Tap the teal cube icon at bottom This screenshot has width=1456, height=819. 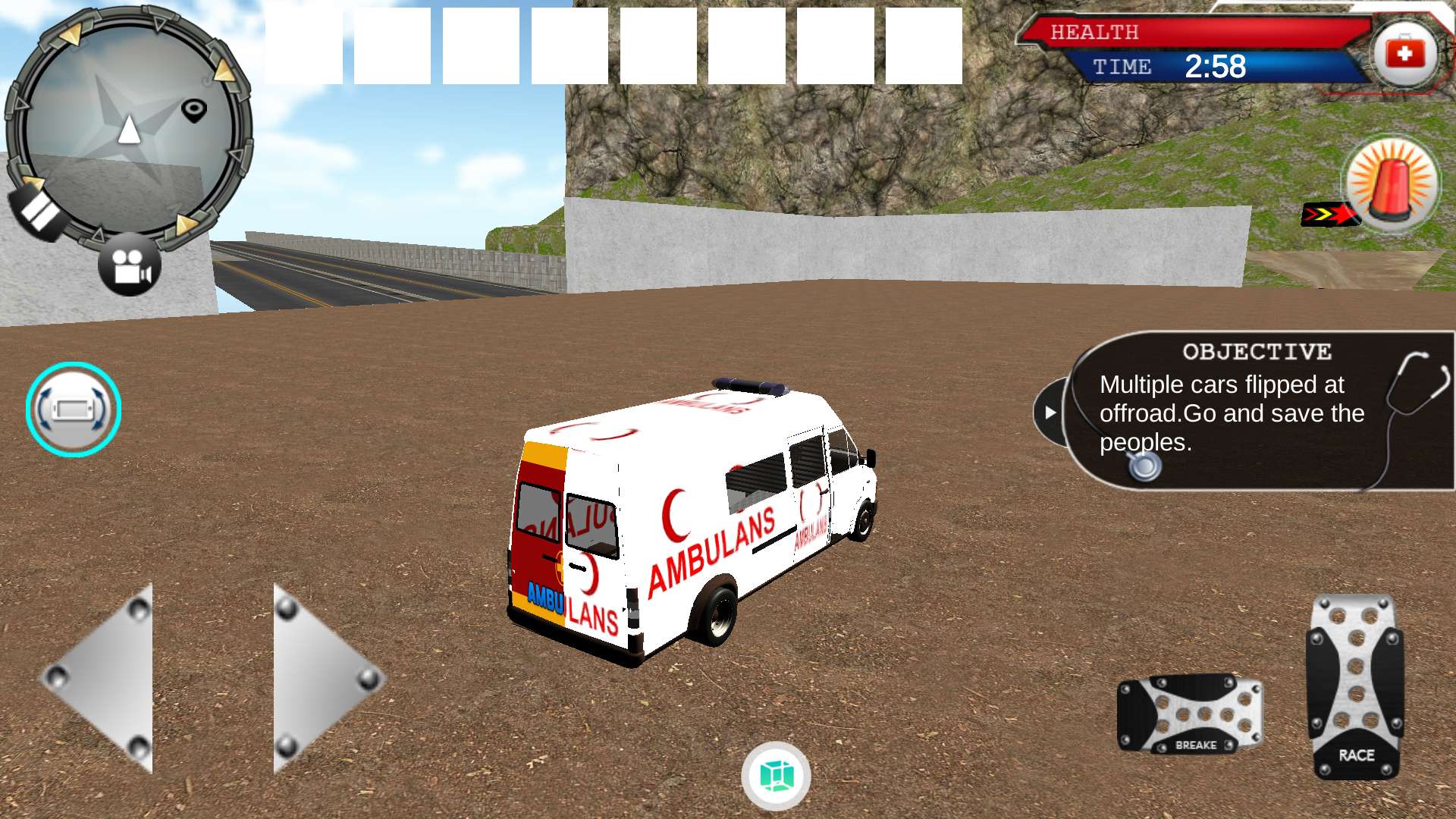[776, 776]
